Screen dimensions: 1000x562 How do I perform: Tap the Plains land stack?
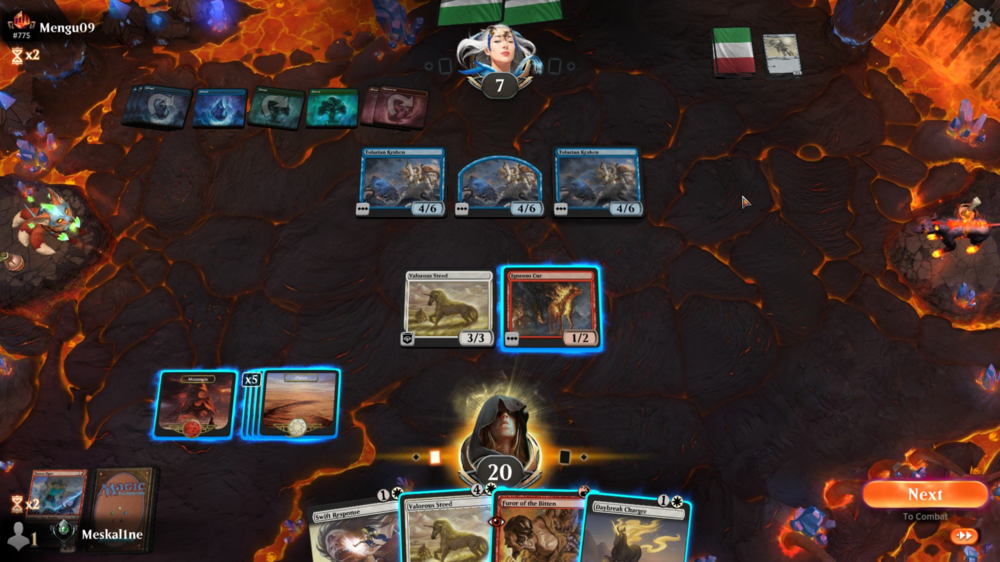[x=298, y=404]
